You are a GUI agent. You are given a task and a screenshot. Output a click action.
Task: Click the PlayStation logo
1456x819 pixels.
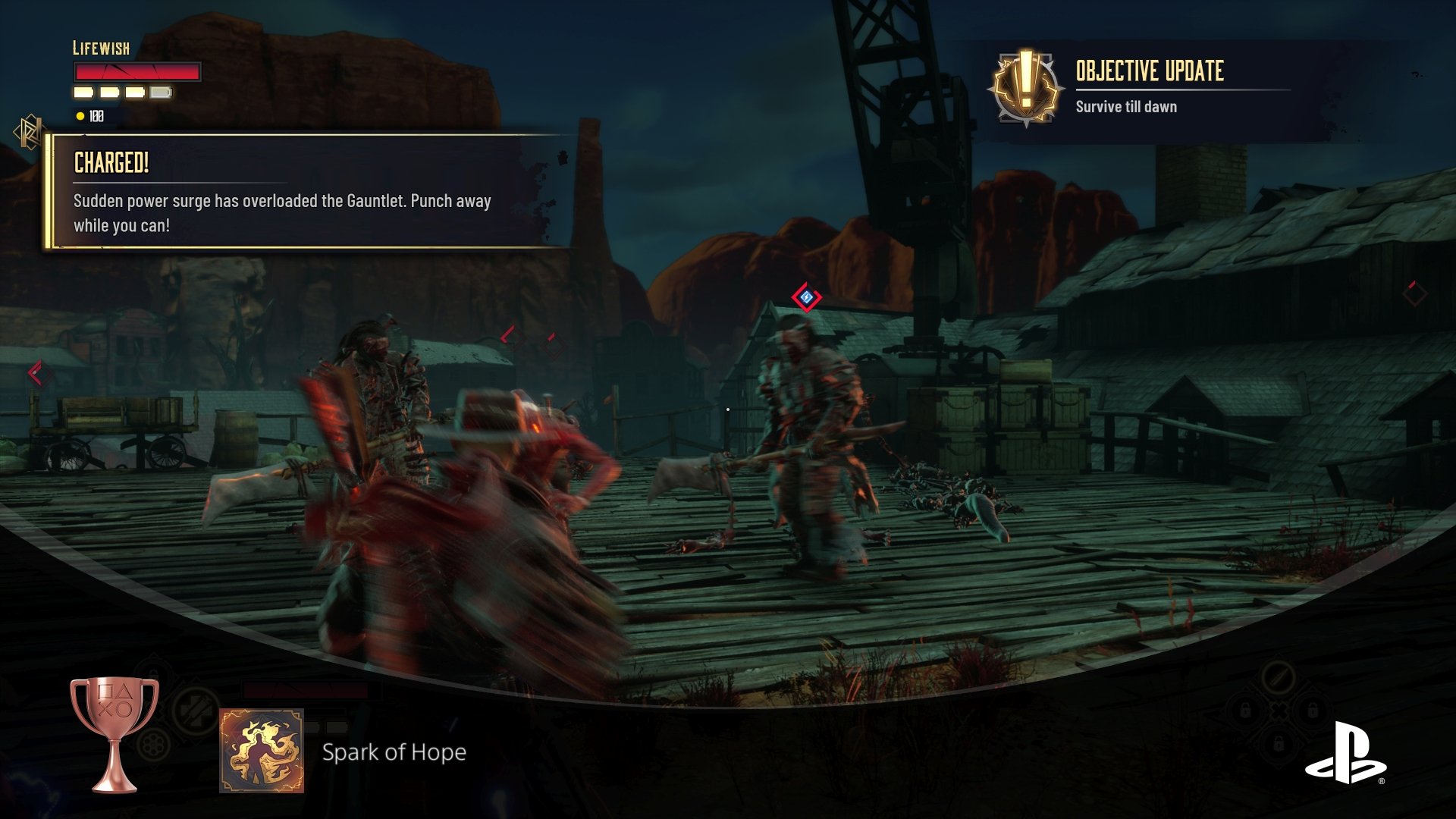click(x=1345, y=753)
